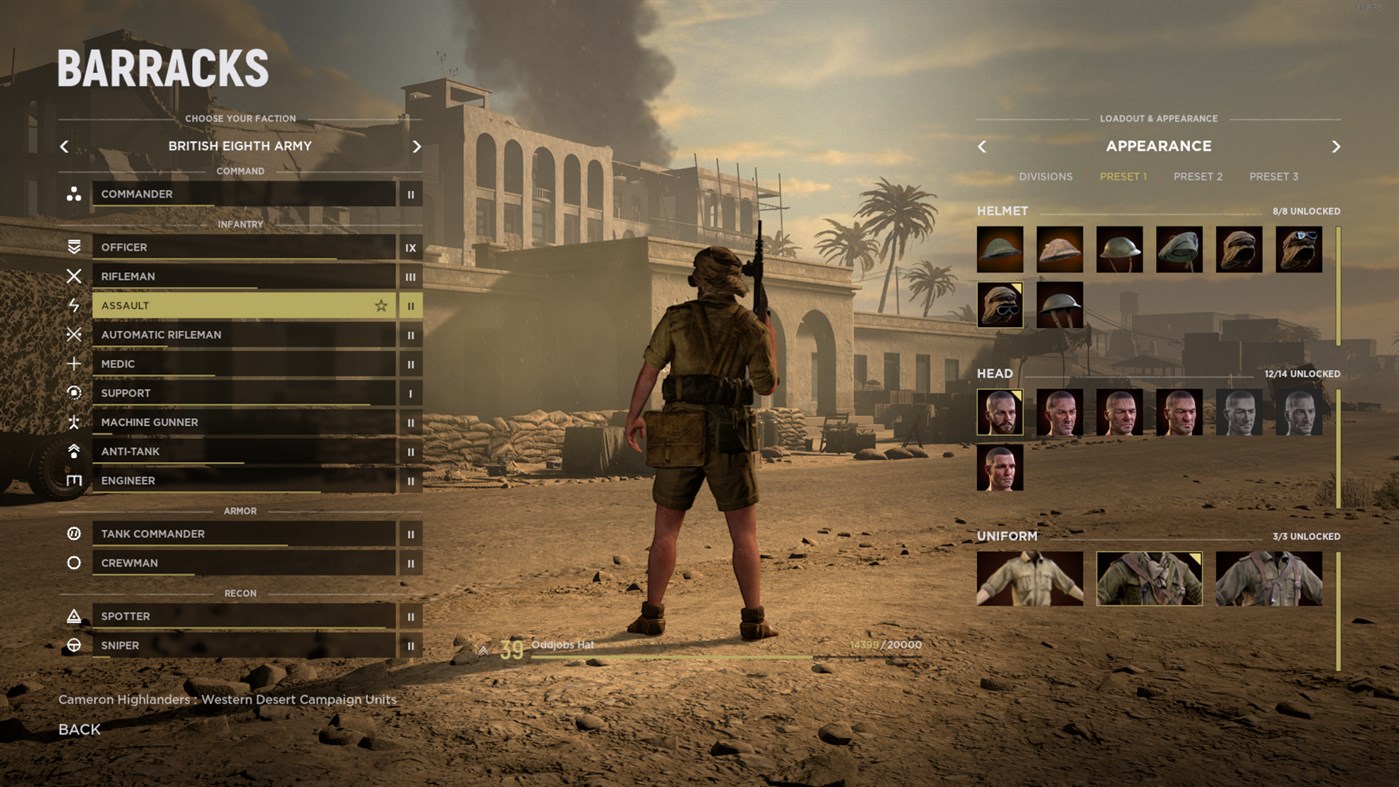Open the Divisions tab

click(x=1045, y=176)
